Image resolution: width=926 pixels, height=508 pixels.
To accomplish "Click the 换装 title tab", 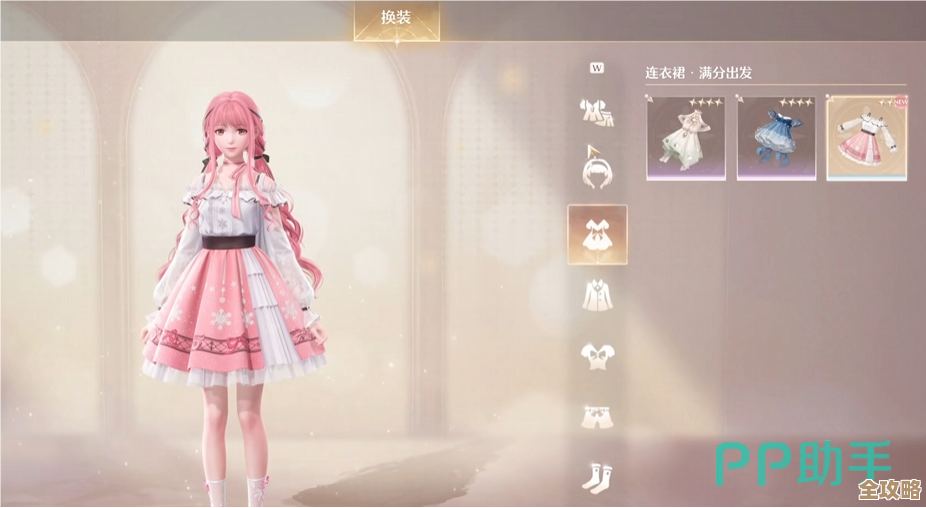I will [x=396, y=19].
